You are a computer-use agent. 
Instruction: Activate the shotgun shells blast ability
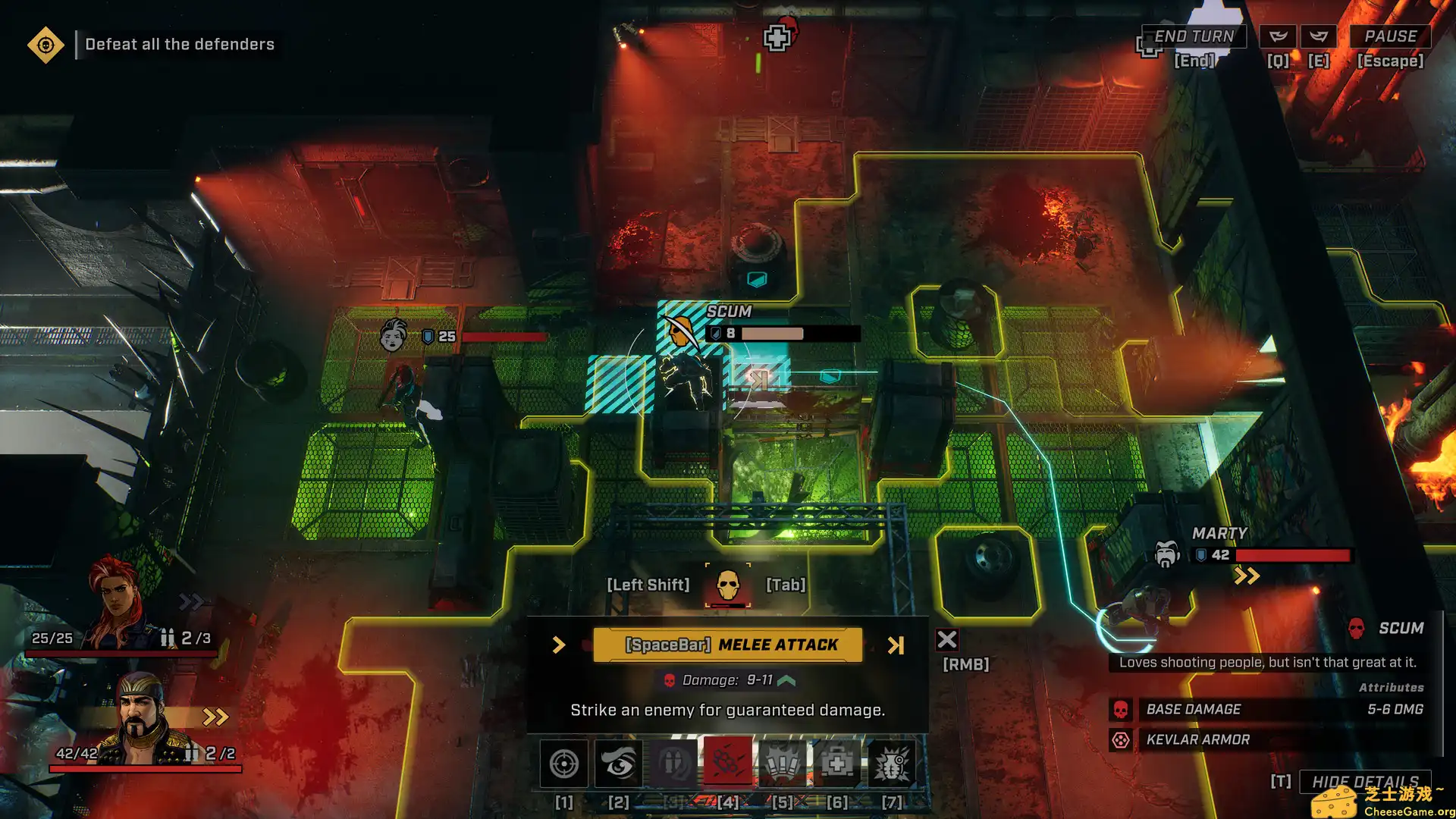(783, 764)
